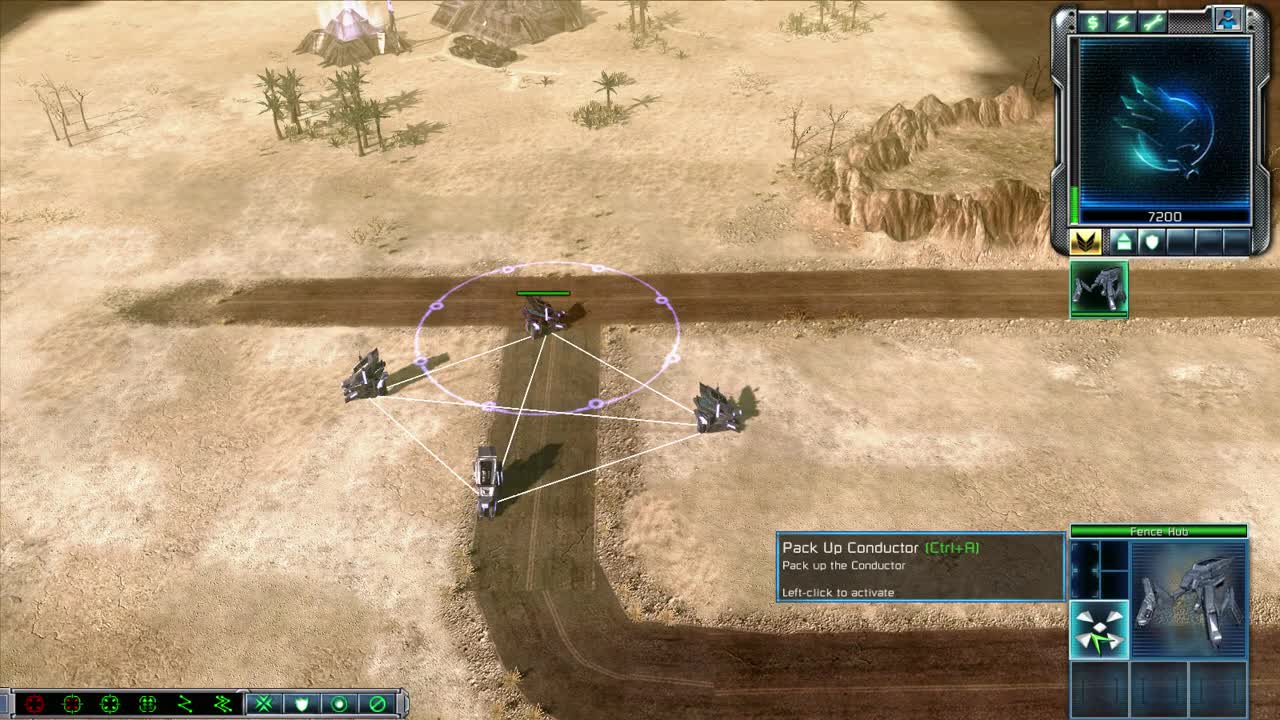This screenshot has height=720, width=1280.
Task: Switch to the power lightning tab
Action: coord(1124,20)
